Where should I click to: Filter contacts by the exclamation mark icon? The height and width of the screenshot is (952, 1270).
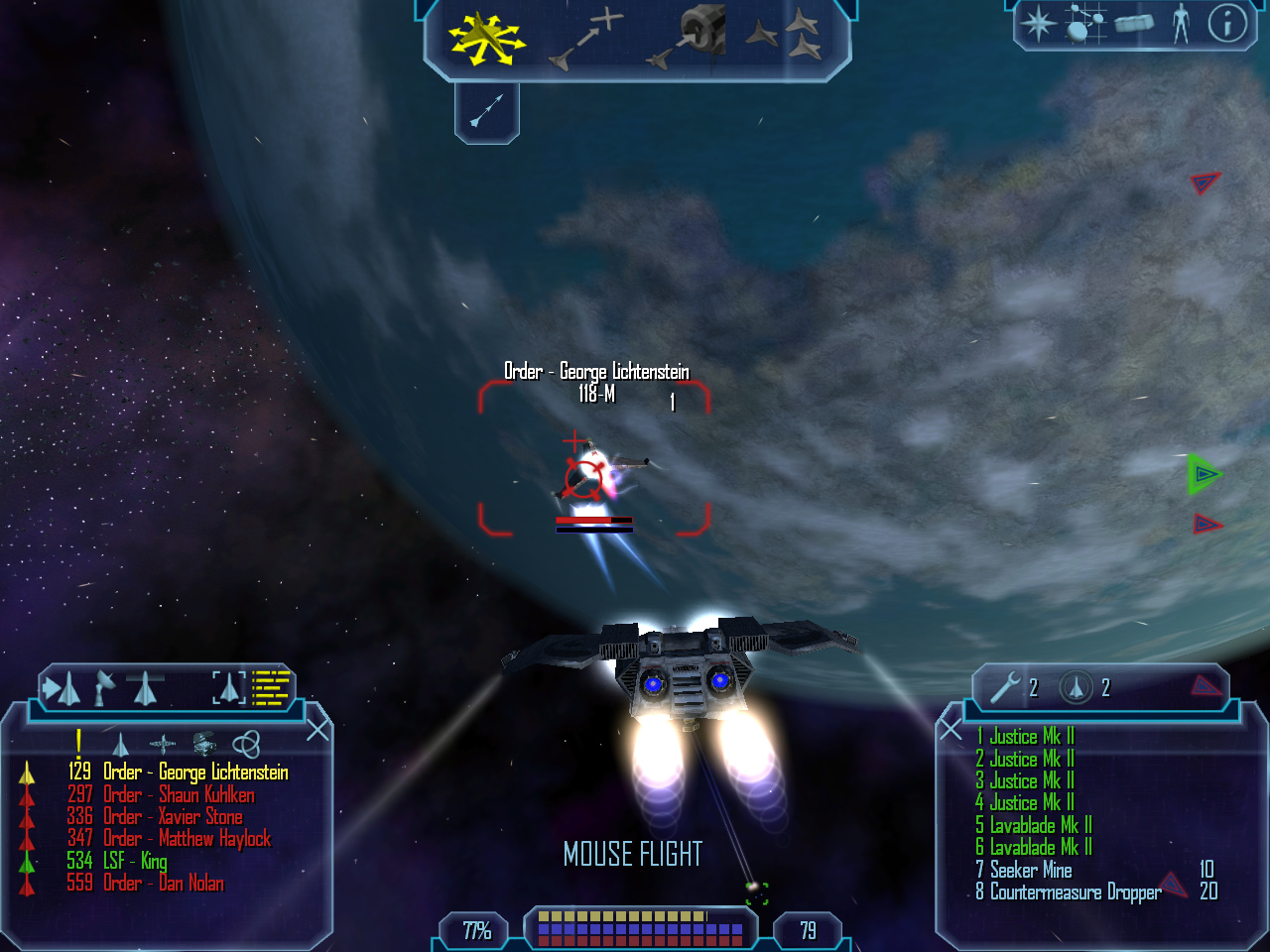tap(78, 742)
